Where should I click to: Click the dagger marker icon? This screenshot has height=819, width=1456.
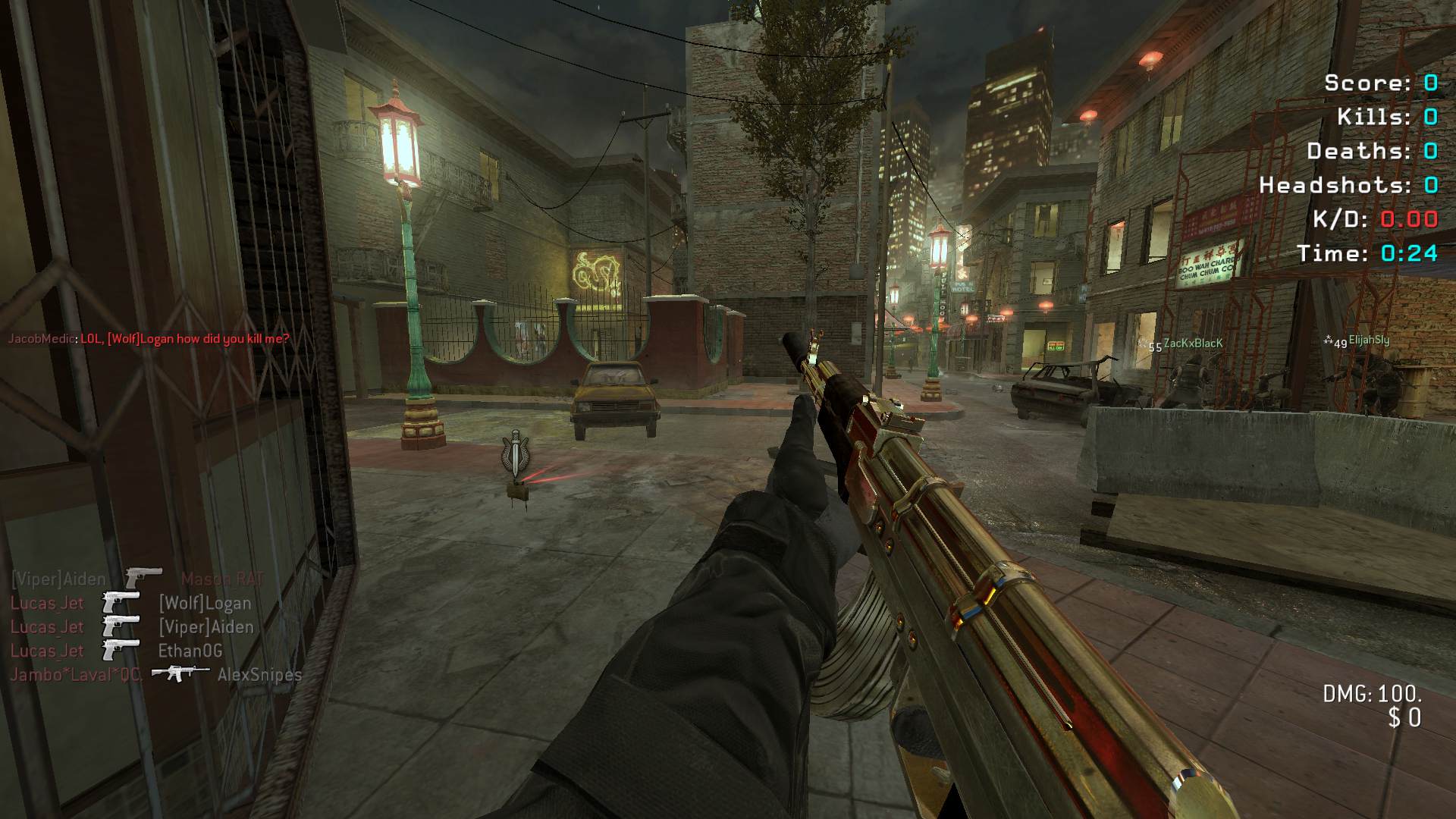click(516, 455)
